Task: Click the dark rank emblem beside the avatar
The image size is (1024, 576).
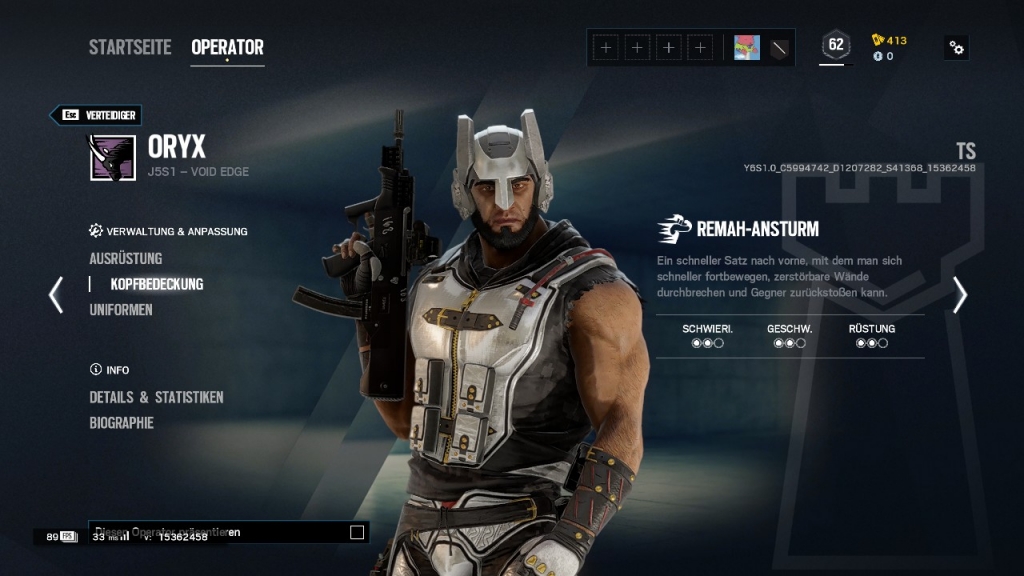Action: [780, 47]
